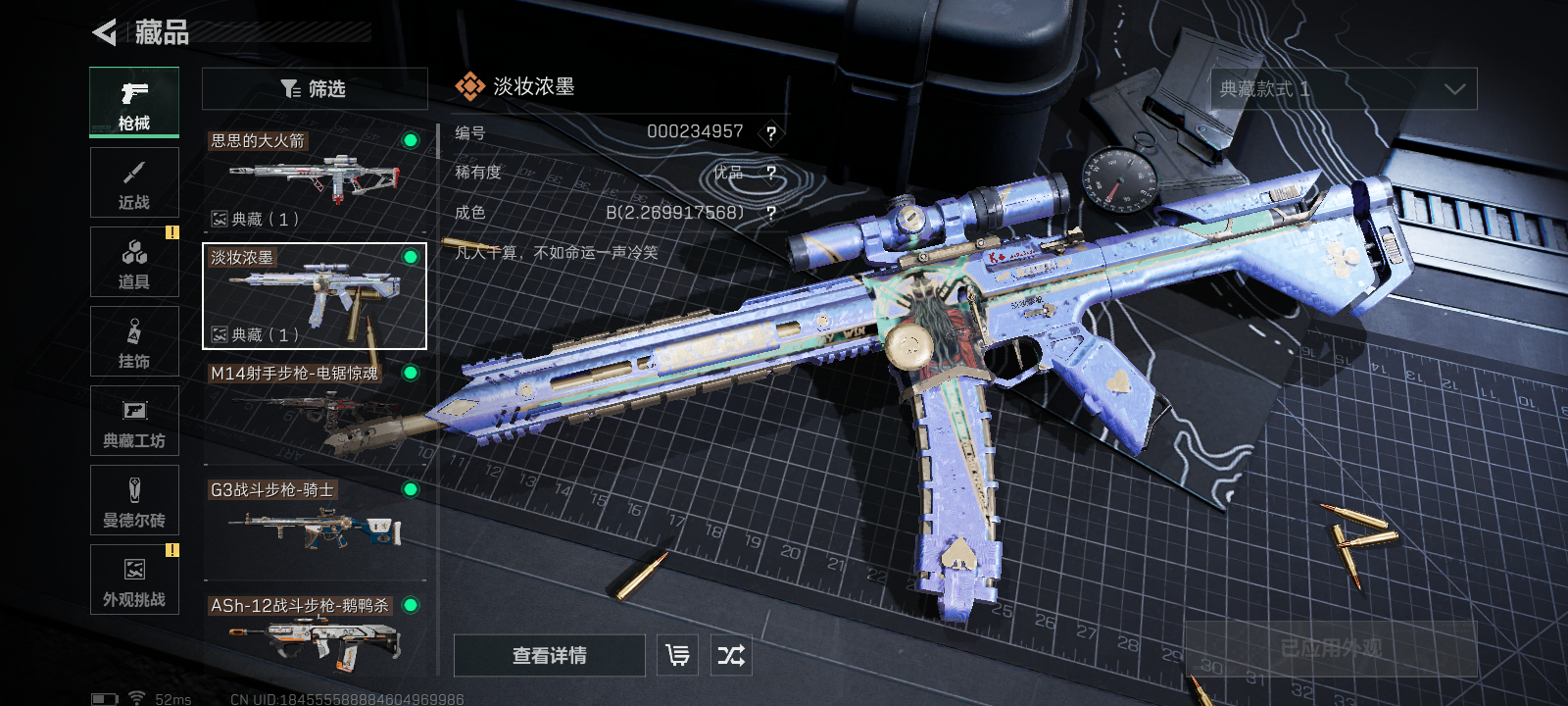Select the 道具 items tab
The image size is (1568, 706).
134,262
